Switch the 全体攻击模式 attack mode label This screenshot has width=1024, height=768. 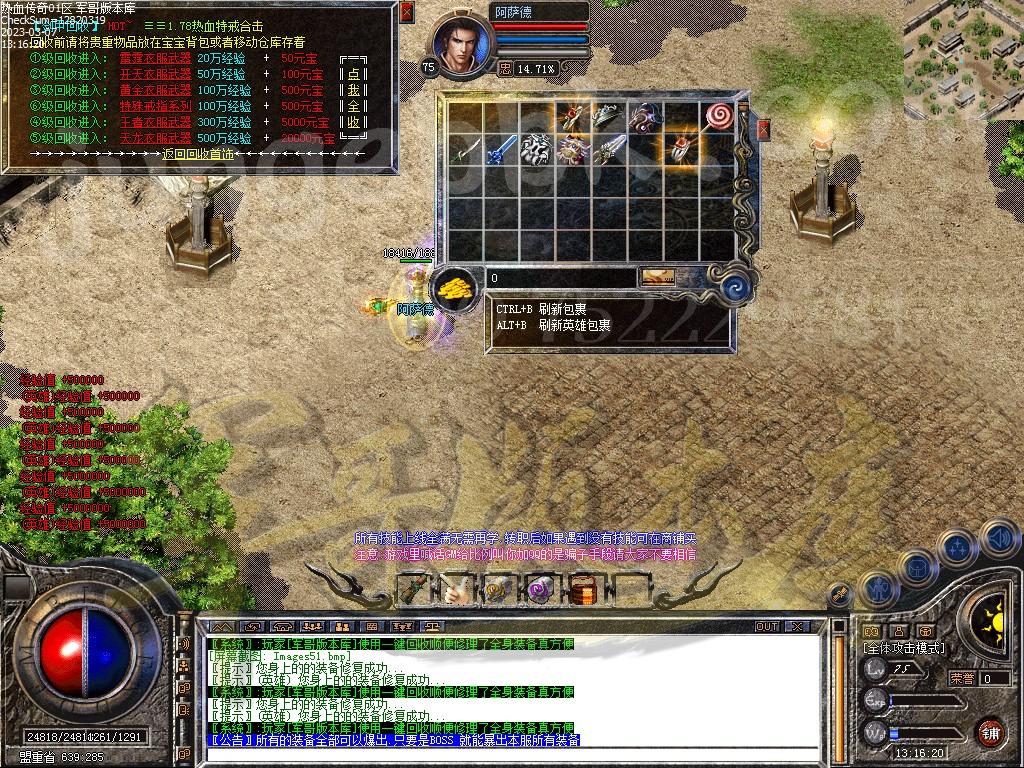[x=903, y=648]
